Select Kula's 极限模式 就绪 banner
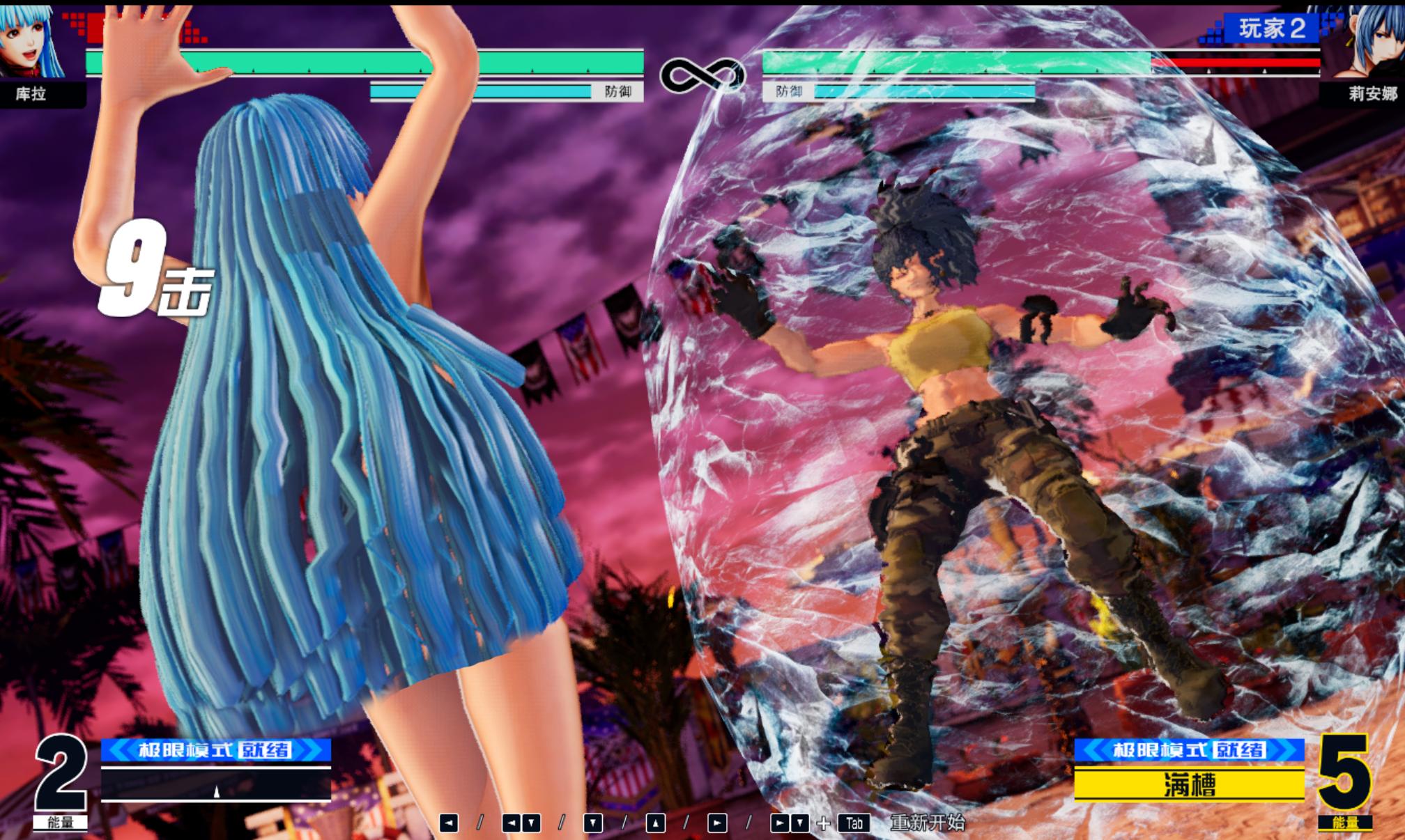The width and height of the screenshot is (1405, 840). tap(215, 750)
